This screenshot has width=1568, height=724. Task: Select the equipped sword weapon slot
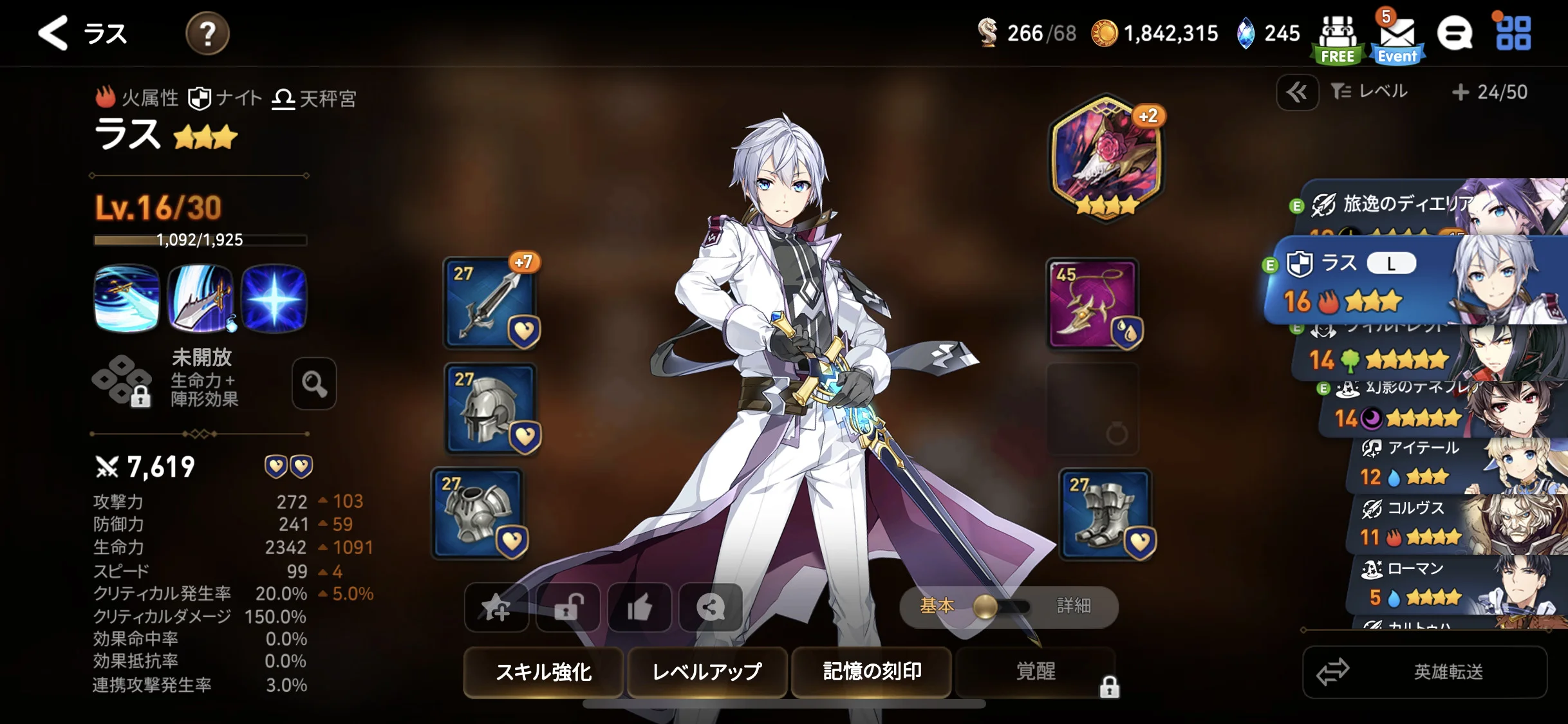(x=490, y=302)
